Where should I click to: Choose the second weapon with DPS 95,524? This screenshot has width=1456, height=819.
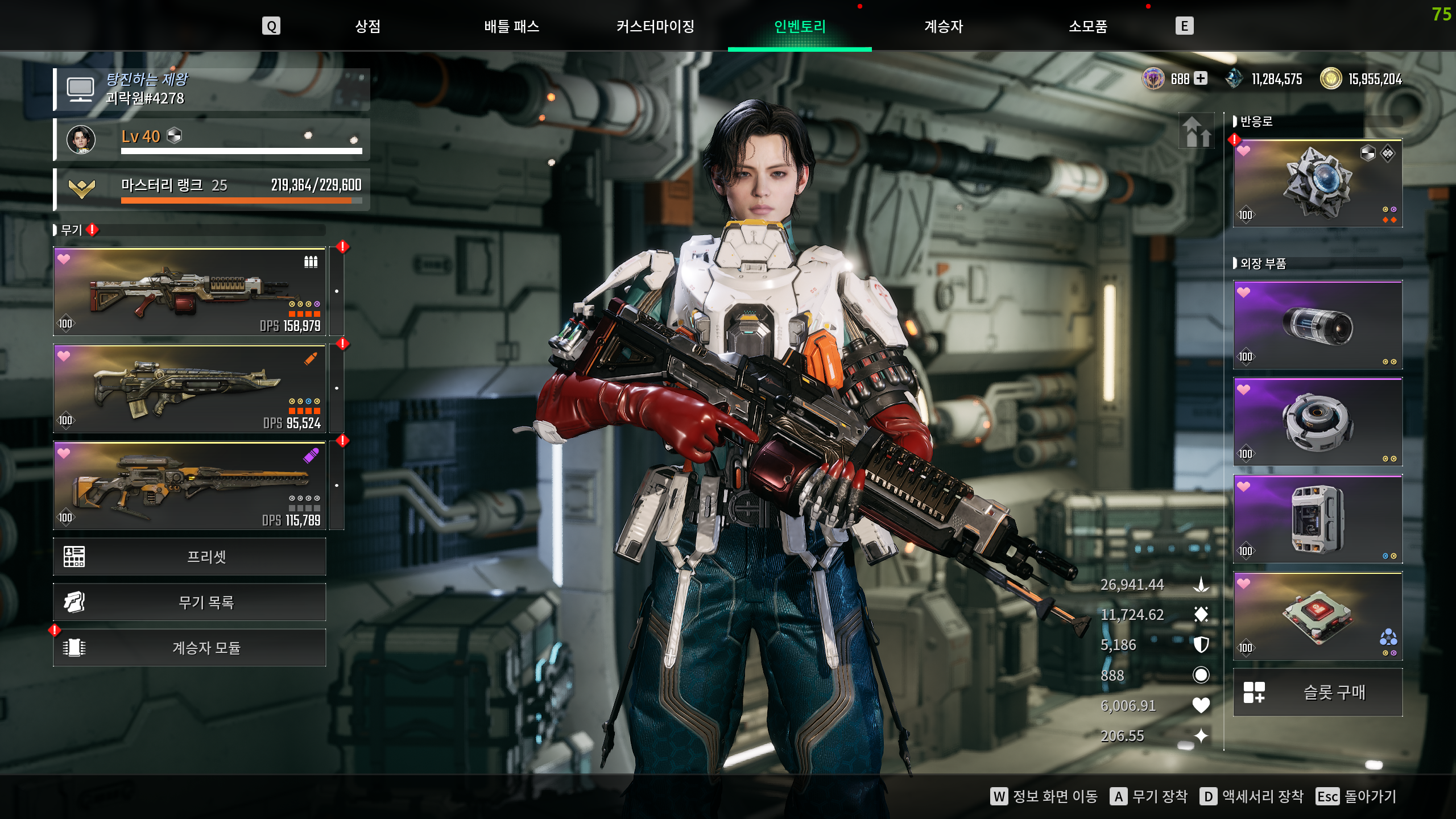(x=190, y=388)
